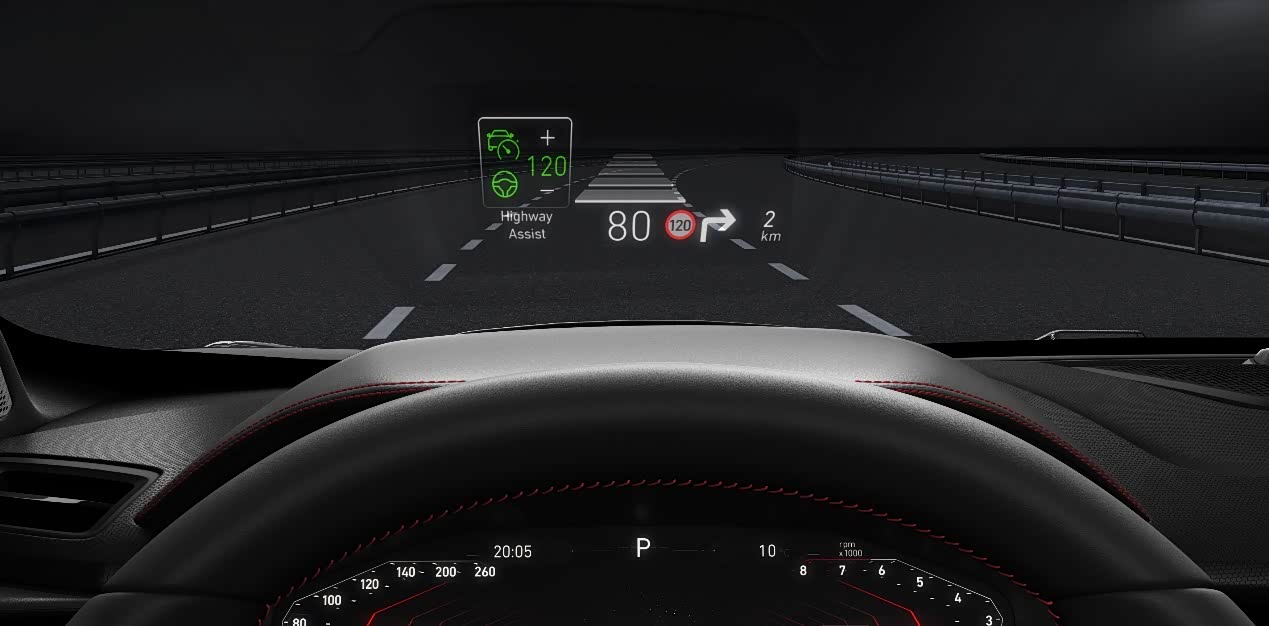The width and height of the screenshot is (1269, 626).
Task: Select the right-turn navigation arrow
Action: point(716,226)
